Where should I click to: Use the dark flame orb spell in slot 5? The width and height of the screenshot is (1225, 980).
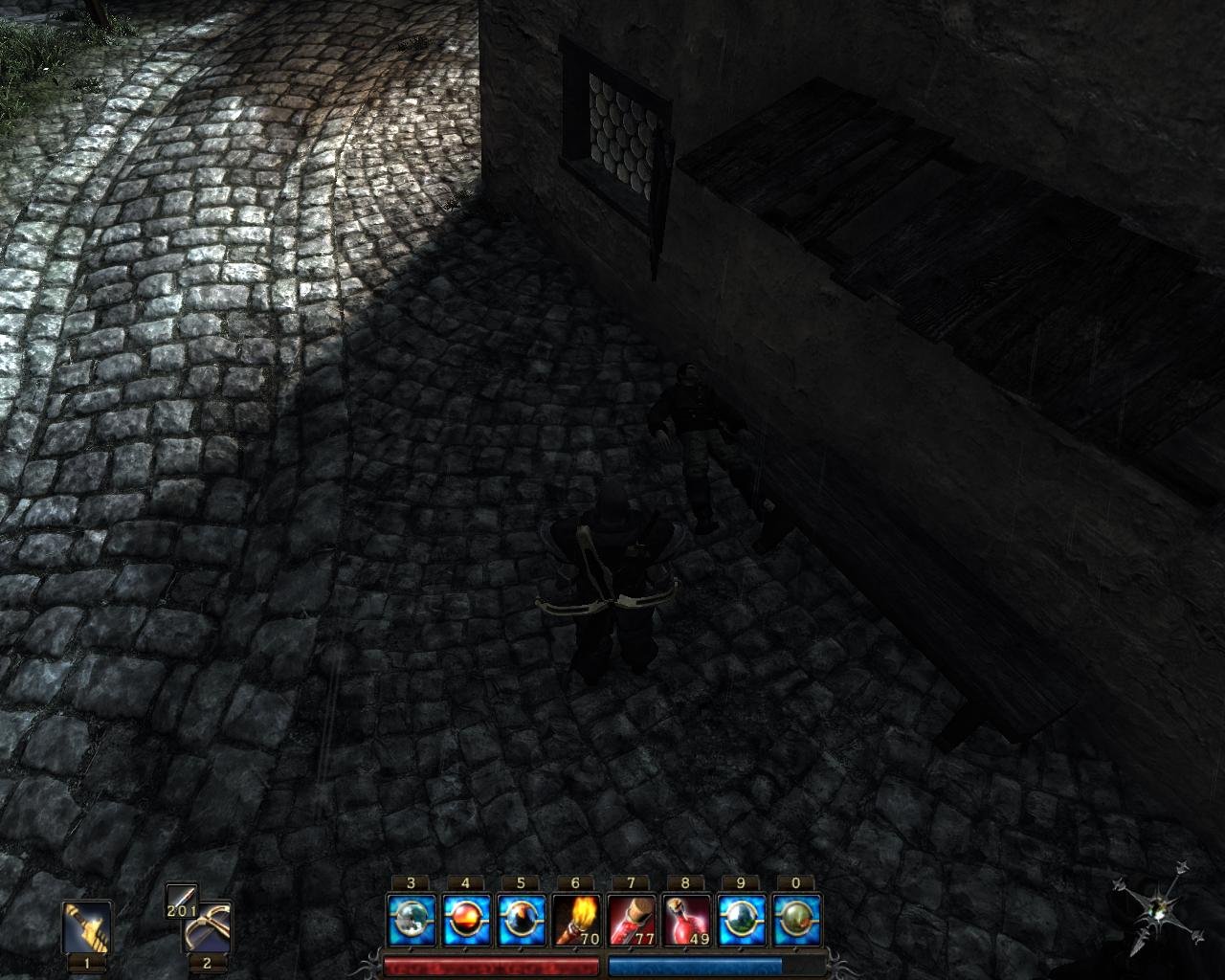[x=521, y=921]
